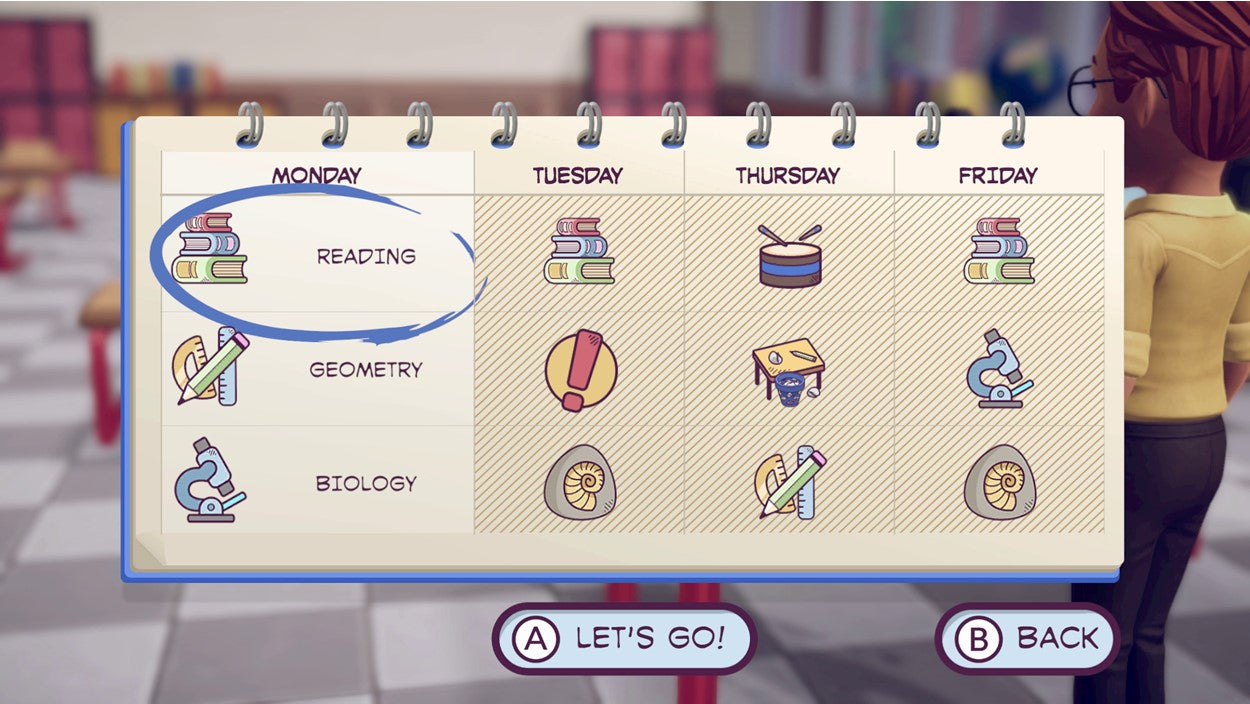
Task: Confirm with the Let's Go button
Action: point(624,639)
